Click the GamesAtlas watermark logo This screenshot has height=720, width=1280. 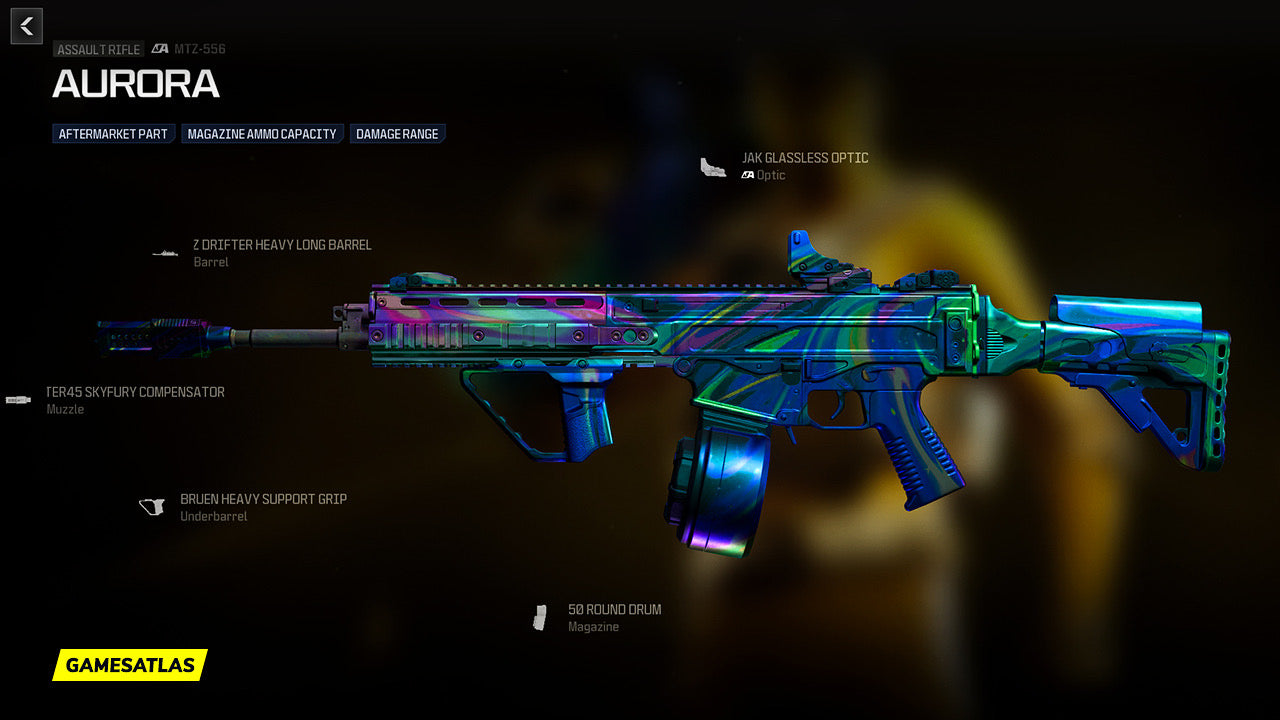130,665
